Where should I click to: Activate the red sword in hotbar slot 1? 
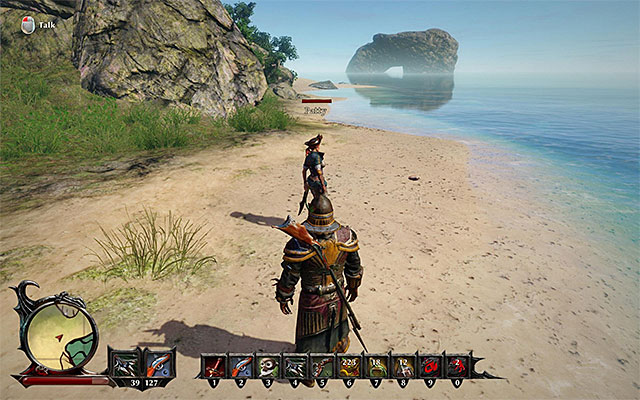214,365
